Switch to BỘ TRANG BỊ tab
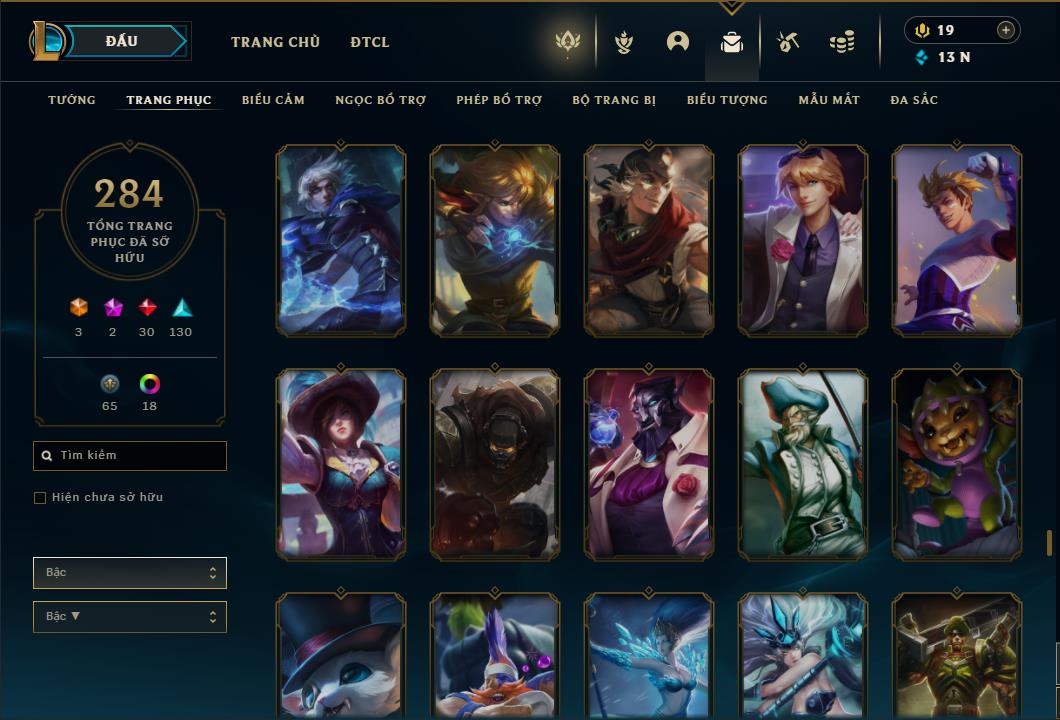 pyautogui.click(x=614, y=100)
